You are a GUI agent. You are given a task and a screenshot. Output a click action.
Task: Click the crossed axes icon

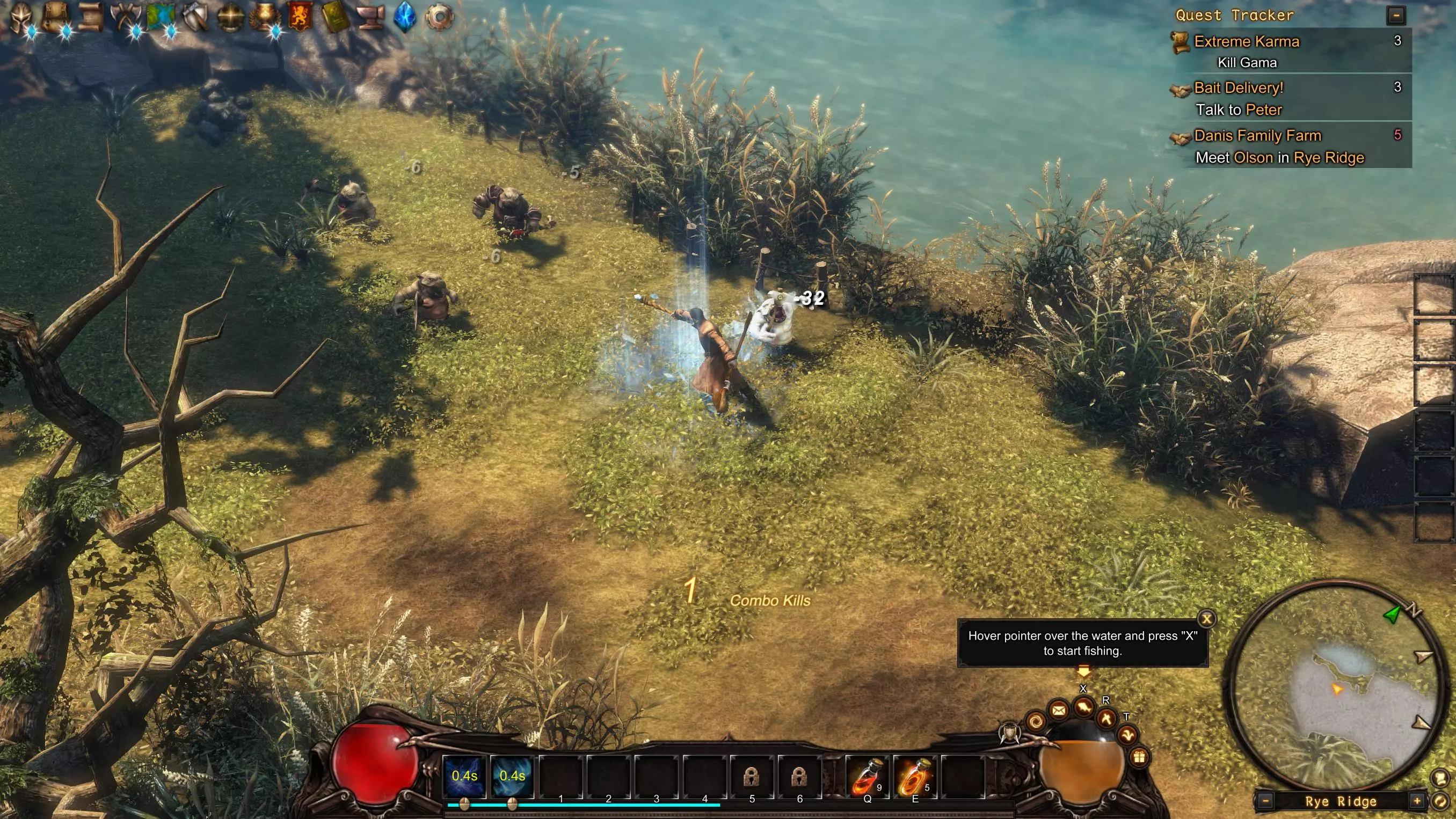click(126, 17)
